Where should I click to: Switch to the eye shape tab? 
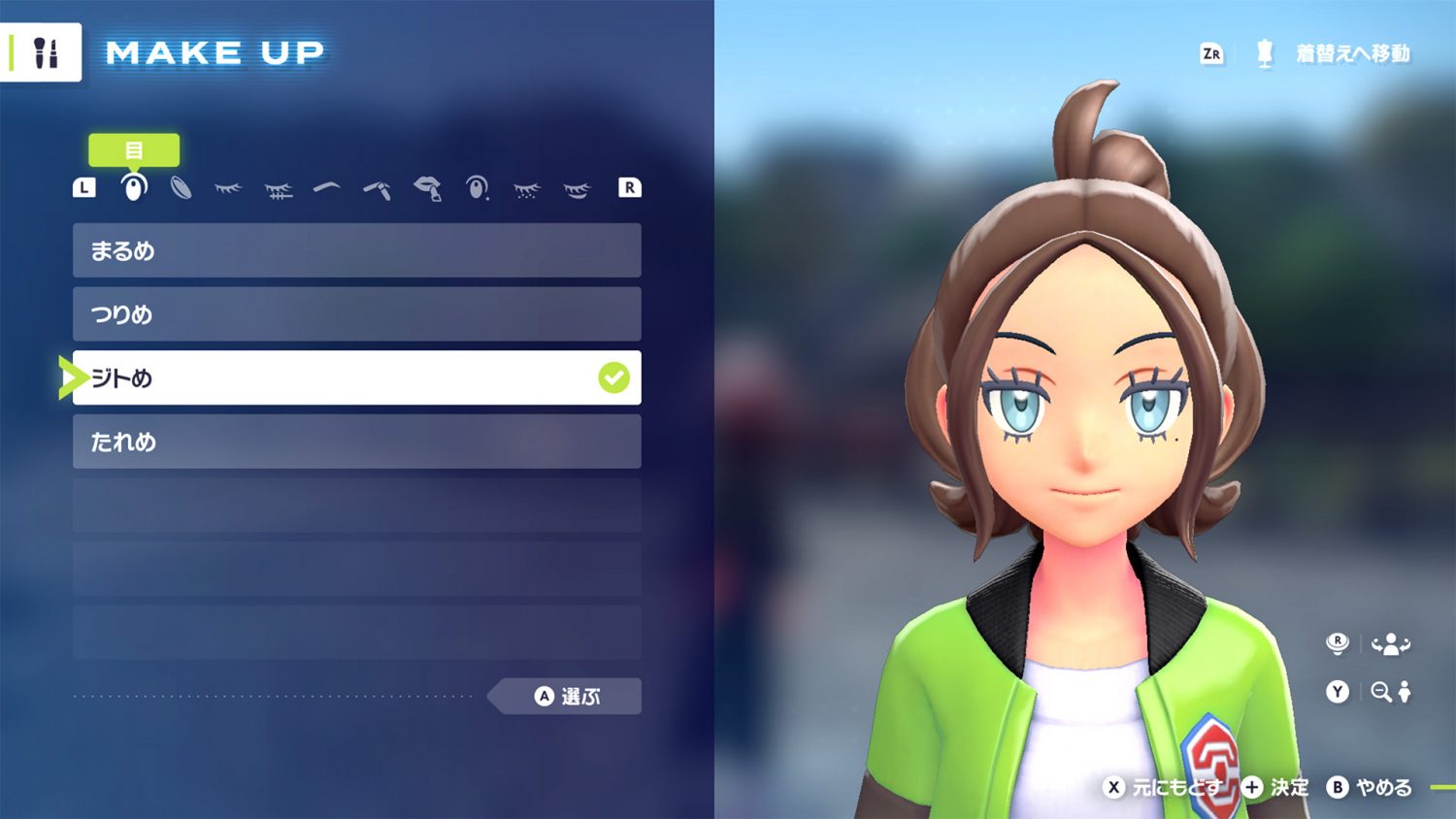point(134,187)
